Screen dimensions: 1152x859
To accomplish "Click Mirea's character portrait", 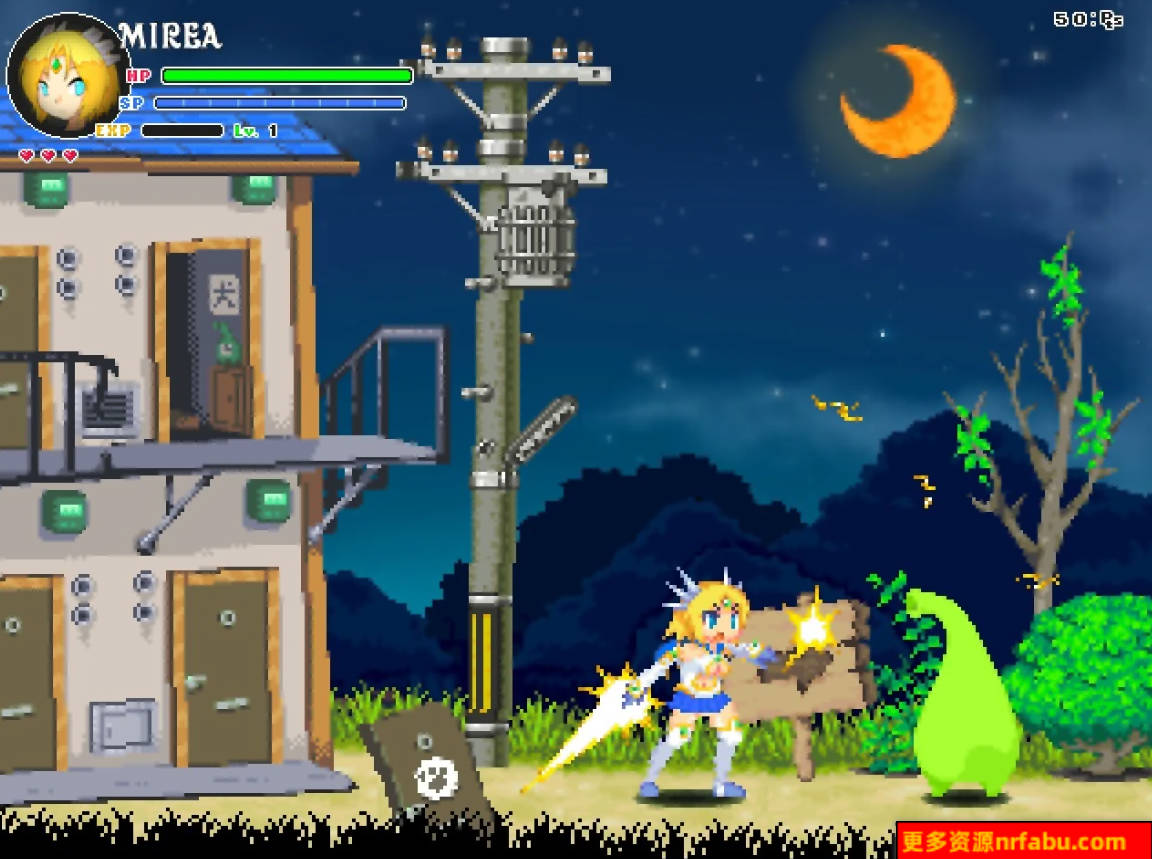I will (68, 75).
